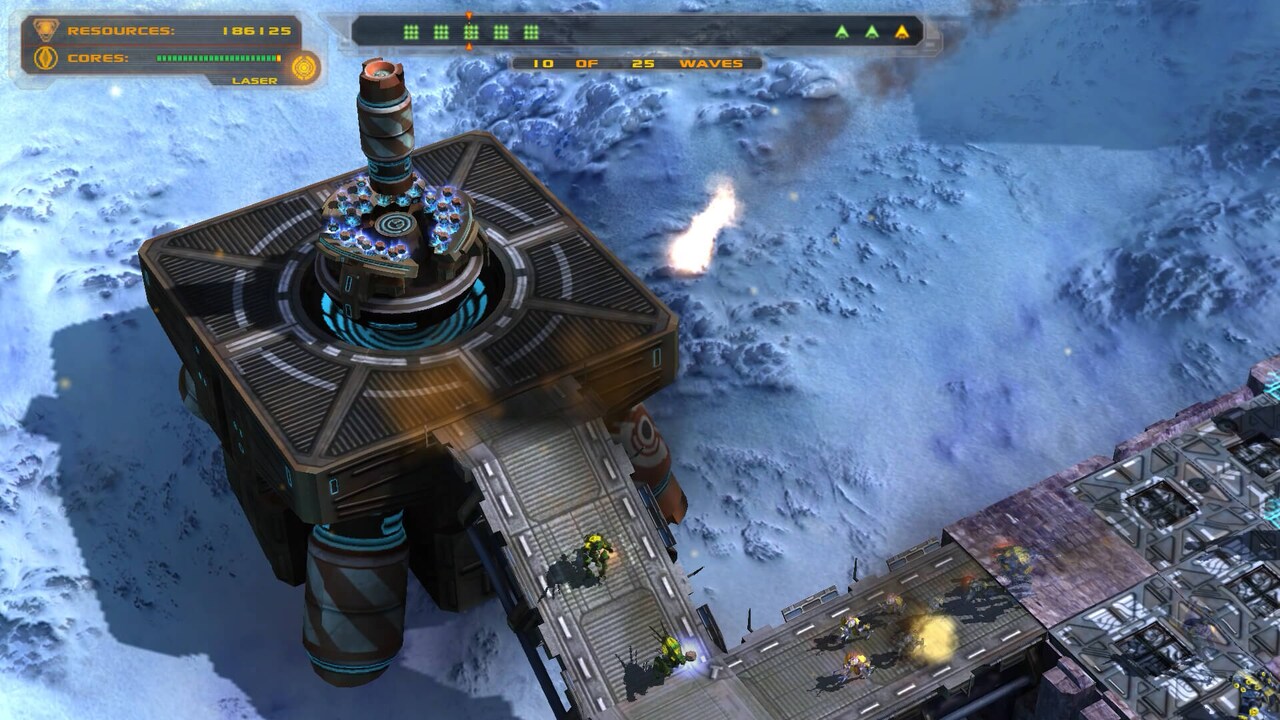Screen dimensions: 1280x720
Task: Click the leftmost green alien ship icon top right
Action: pyautogui.click(x=842, y=31)
